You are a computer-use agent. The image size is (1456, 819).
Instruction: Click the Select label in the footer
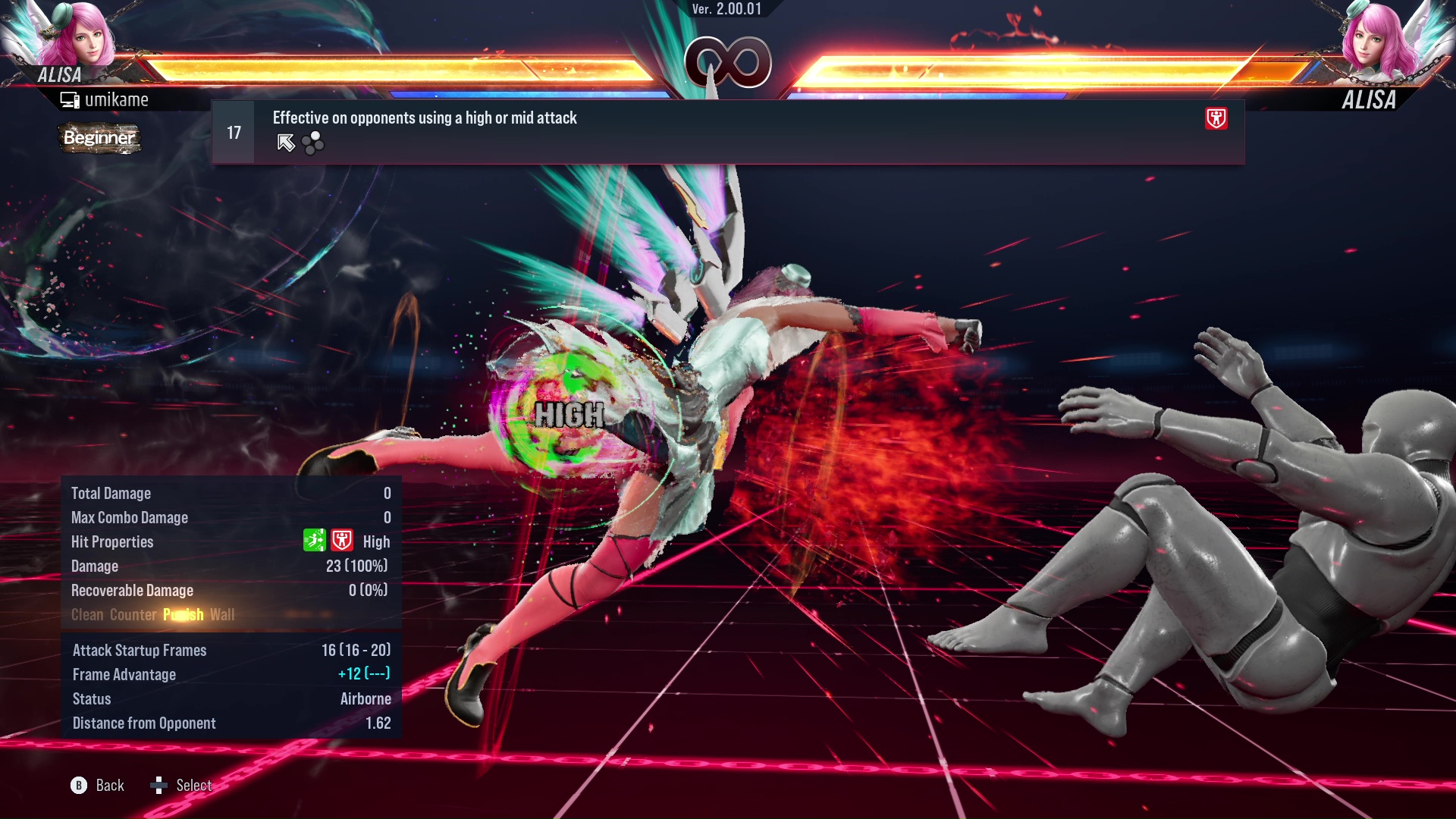193,786
